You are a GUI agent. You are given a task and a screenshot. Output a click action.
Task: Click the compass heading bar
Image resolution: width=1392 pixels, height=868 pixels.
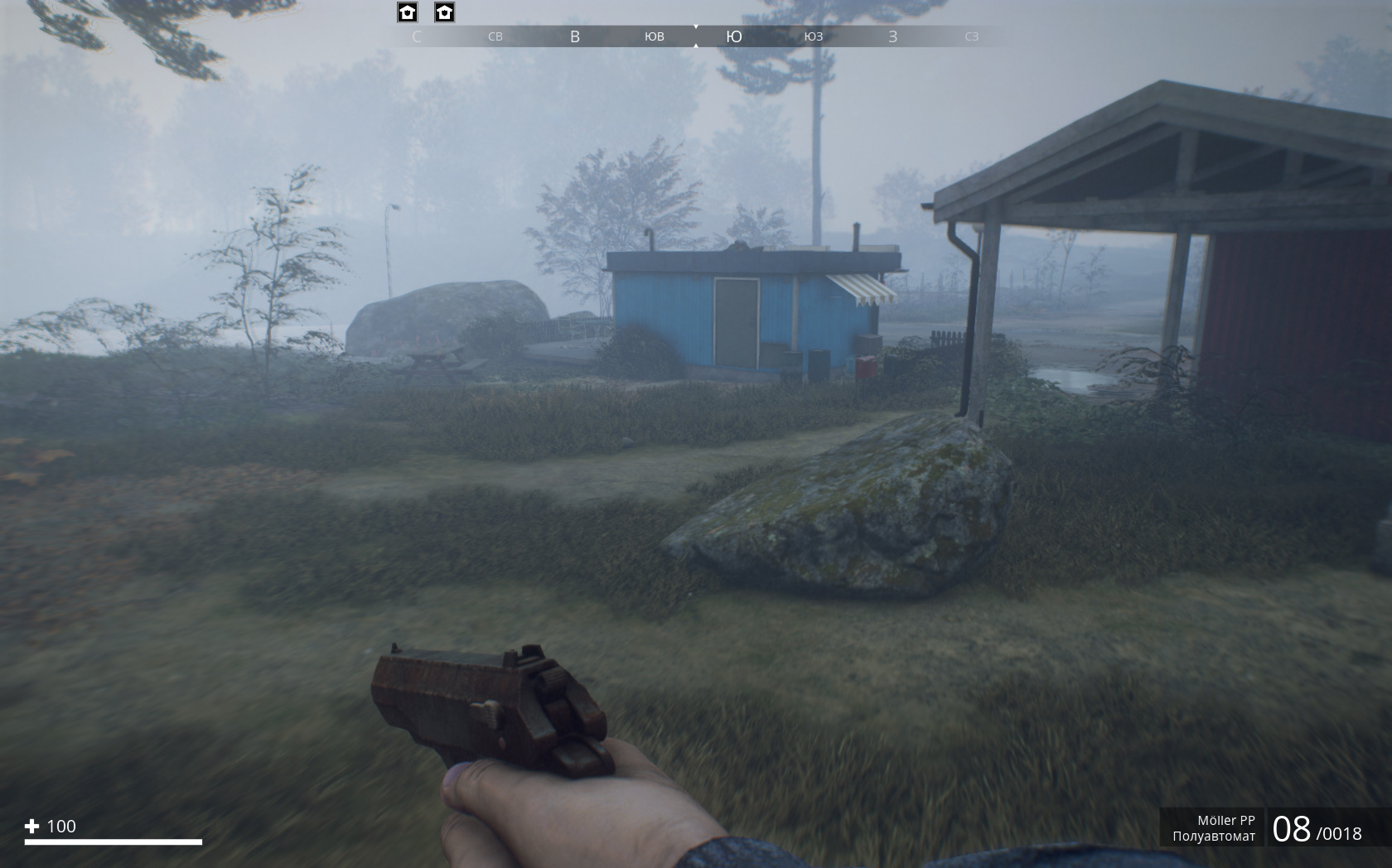(x=694, y=36)
